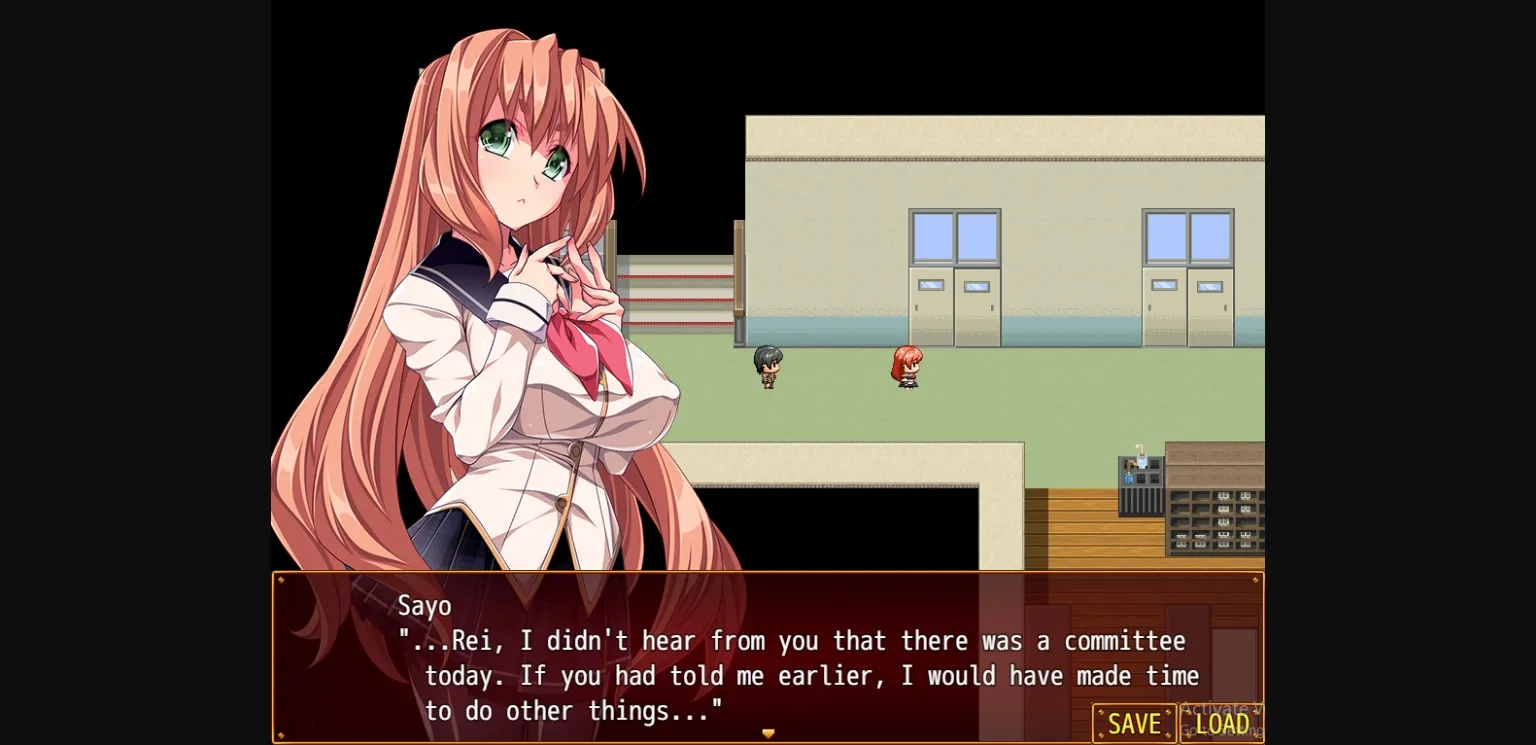Click the window above the left door
The image size is (1536, 745).
tap(955, 237)
